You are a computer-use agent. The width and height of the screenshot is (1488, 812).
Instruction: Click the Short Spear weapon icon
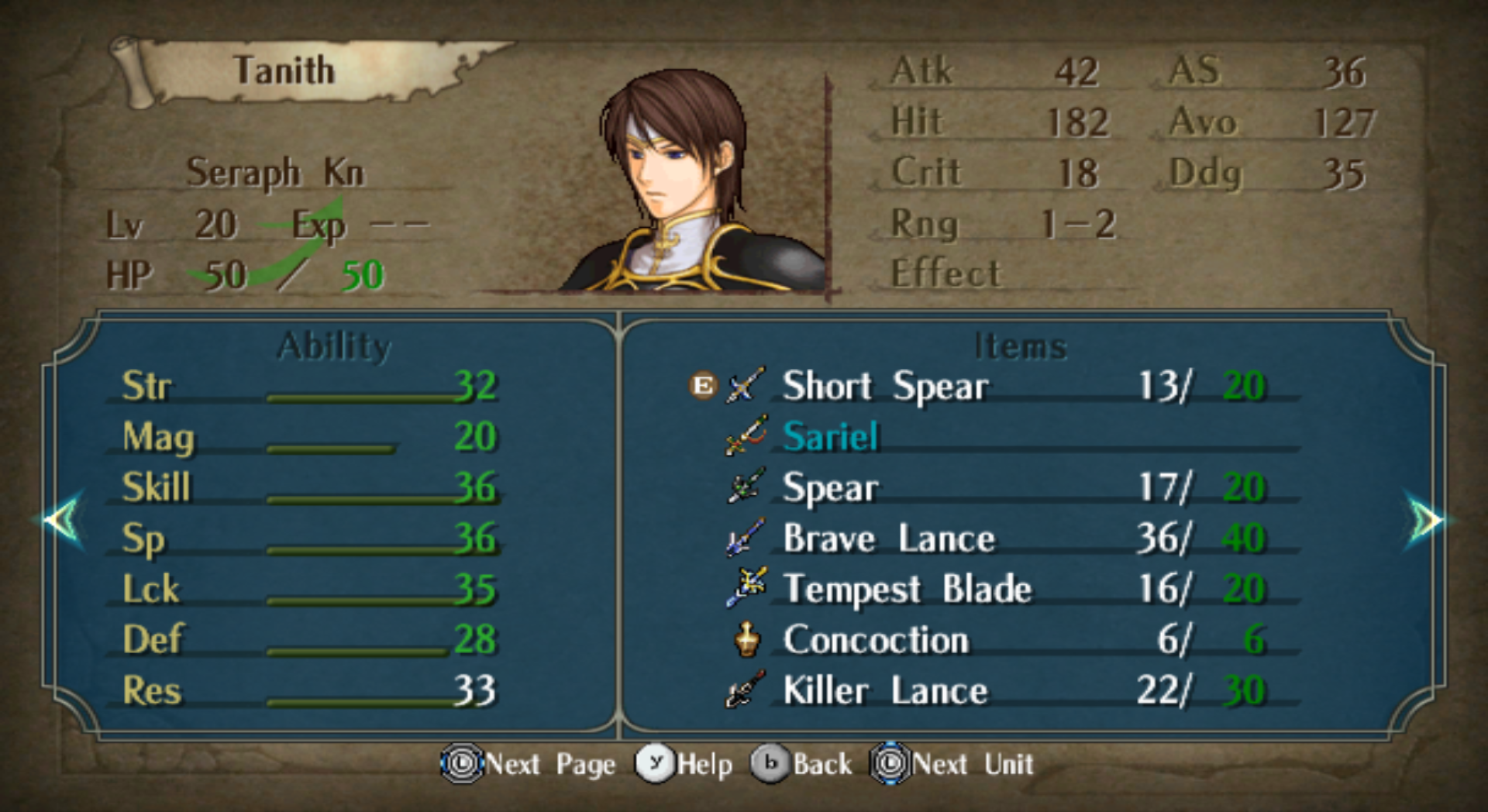pos(746,385)
